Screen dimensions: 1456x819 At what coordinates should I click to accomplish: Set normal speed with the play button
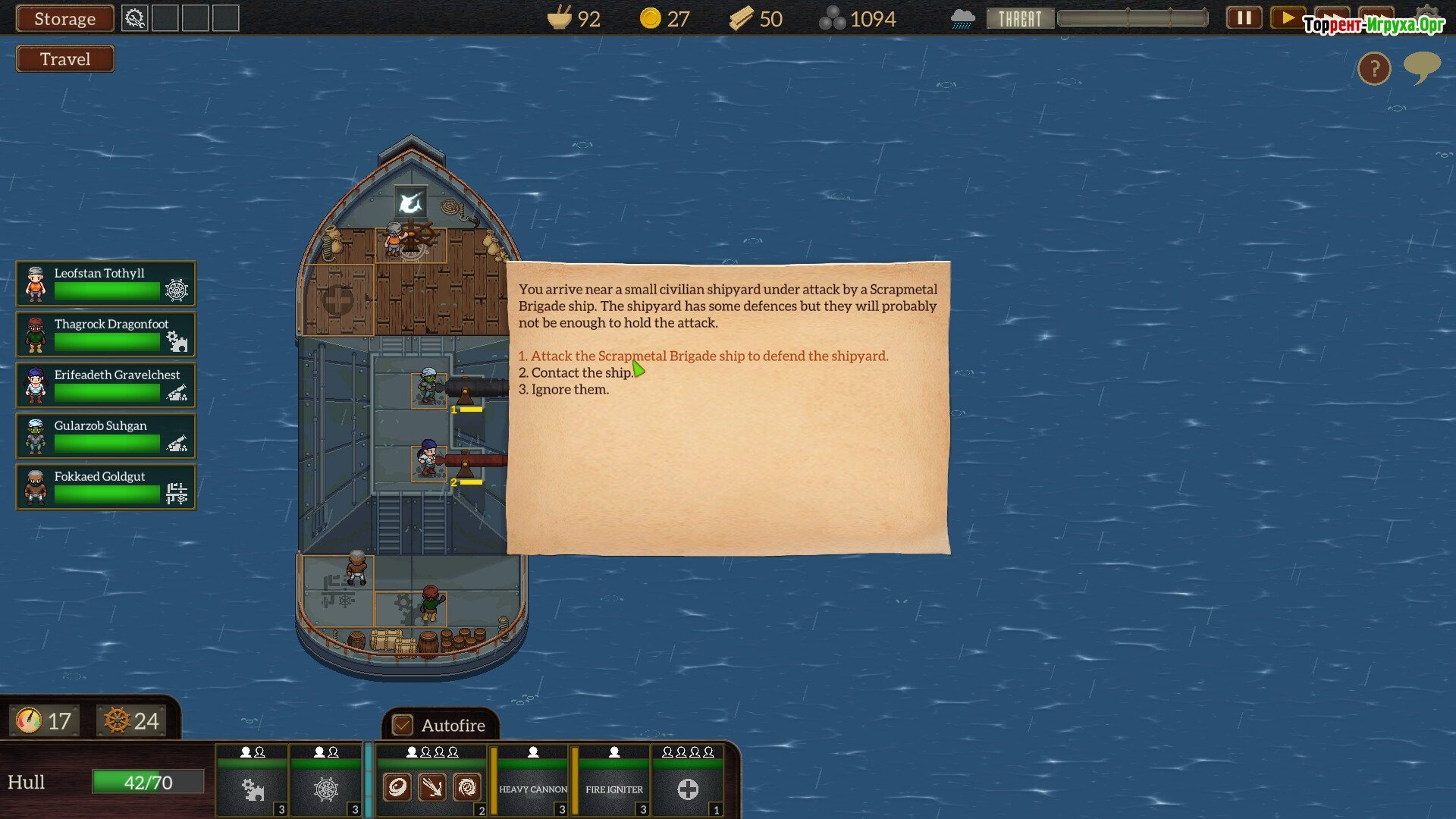pyautogui.click(x=1287, y=17)
